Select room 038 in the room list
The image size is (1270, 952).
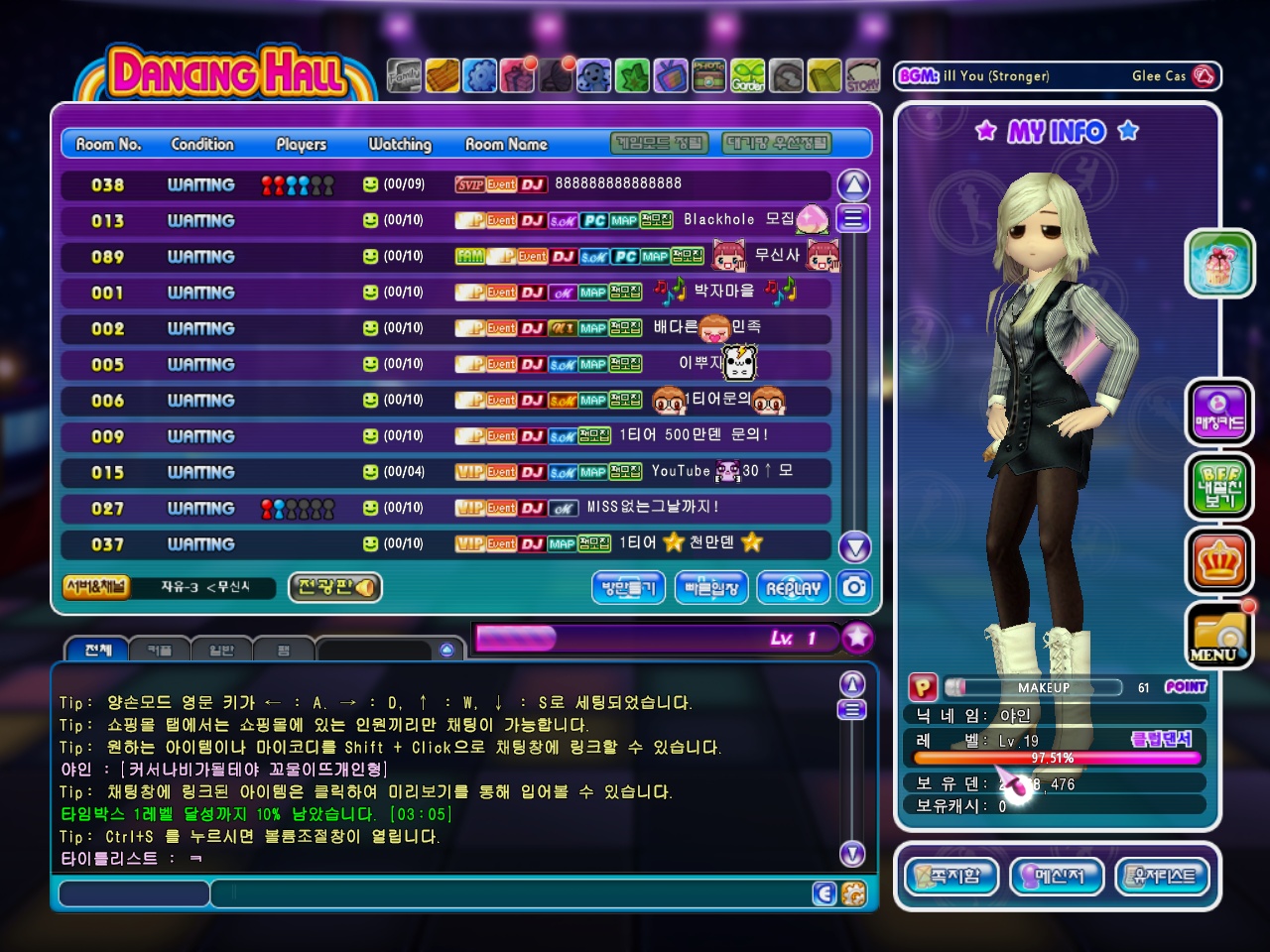446,184
